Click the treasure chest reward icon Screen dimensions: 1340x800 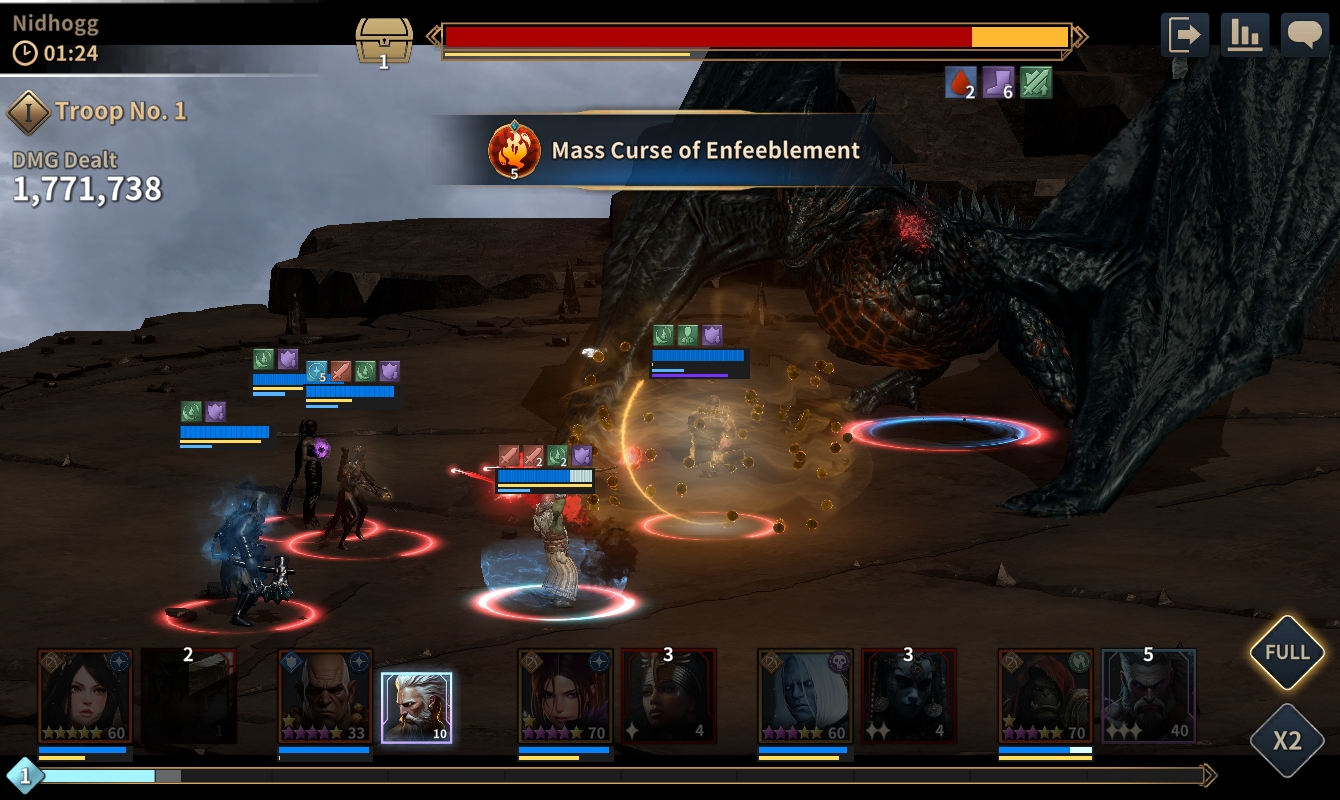[384, 41]
